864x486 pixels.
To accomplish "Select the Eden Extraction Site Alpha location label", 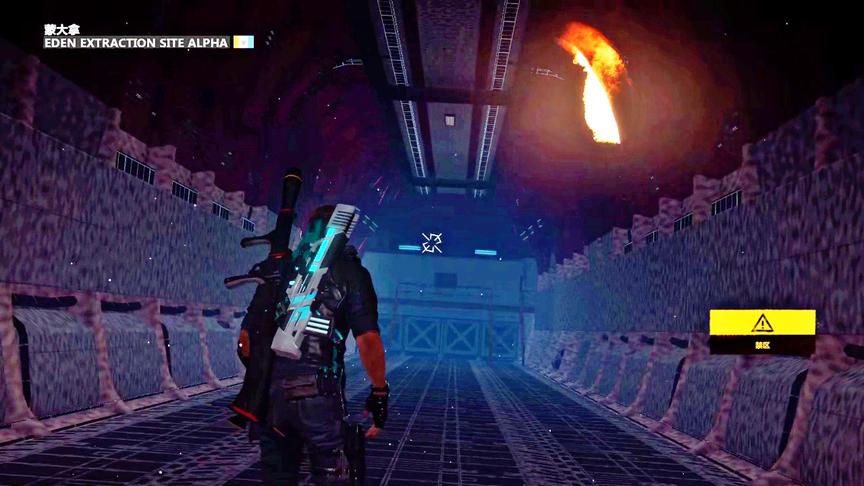I will click(136, 42).
